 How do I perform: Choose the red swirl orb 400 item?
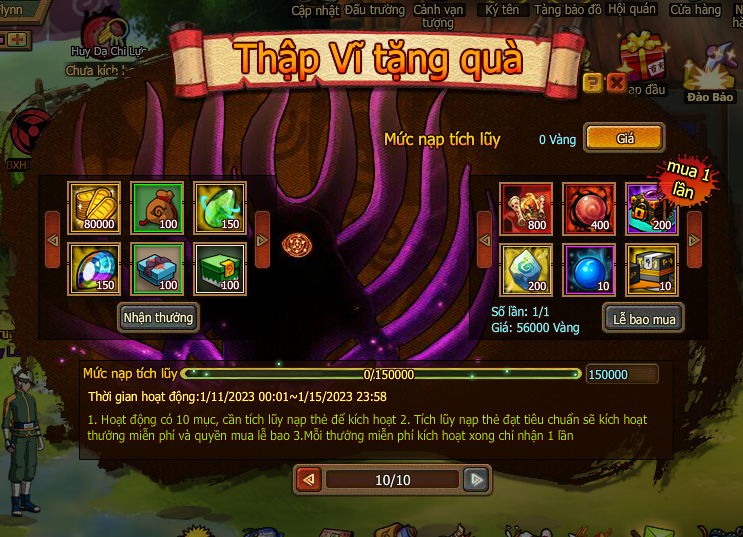tap(589, 208)
